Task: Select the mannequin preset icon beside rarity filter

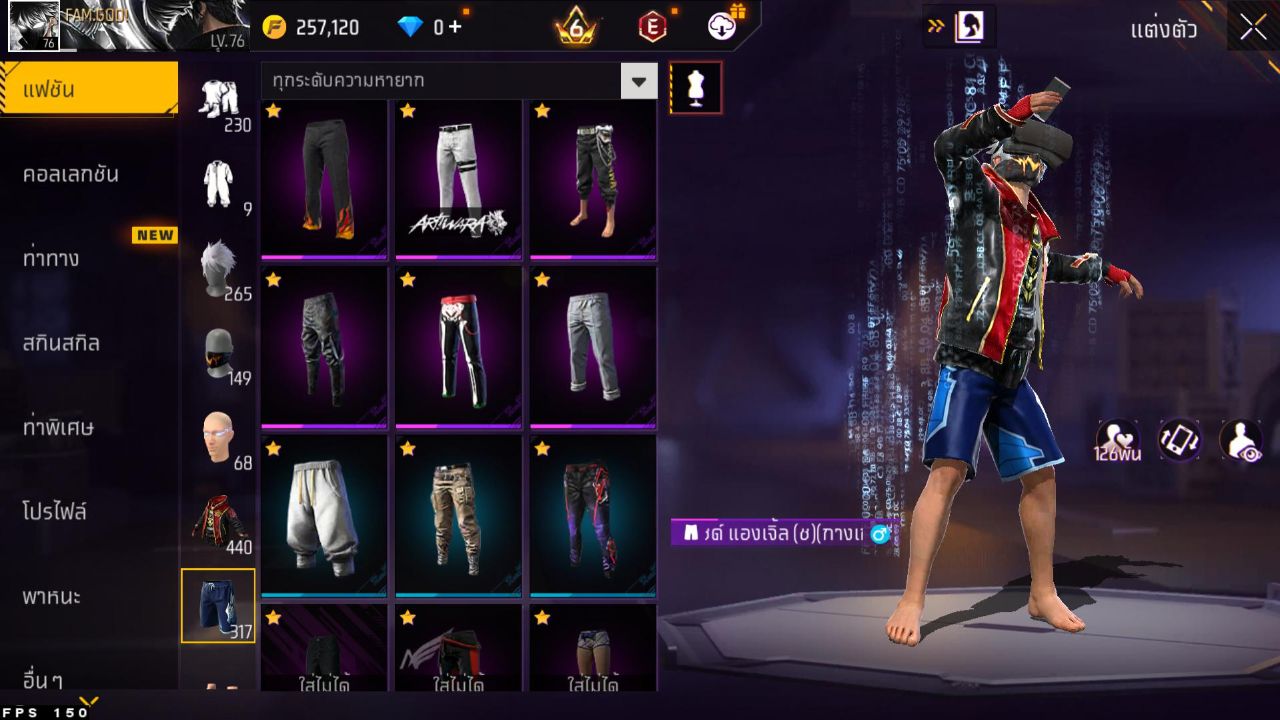Action: 694,86
